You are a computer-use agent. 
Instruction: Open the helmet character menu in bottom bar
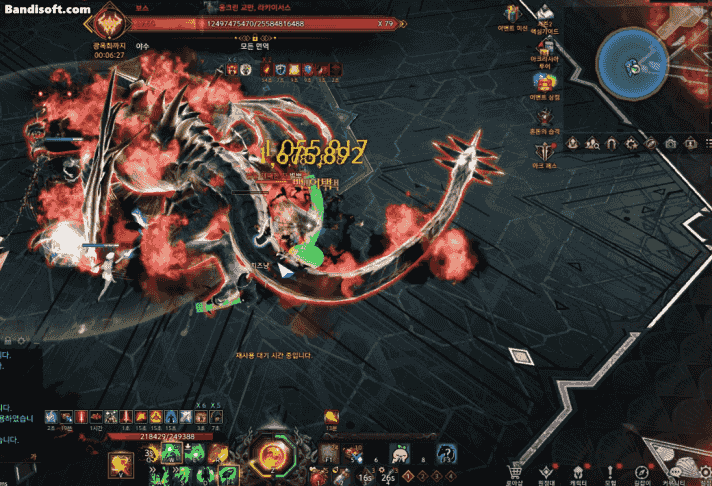(x=580, y=471)
